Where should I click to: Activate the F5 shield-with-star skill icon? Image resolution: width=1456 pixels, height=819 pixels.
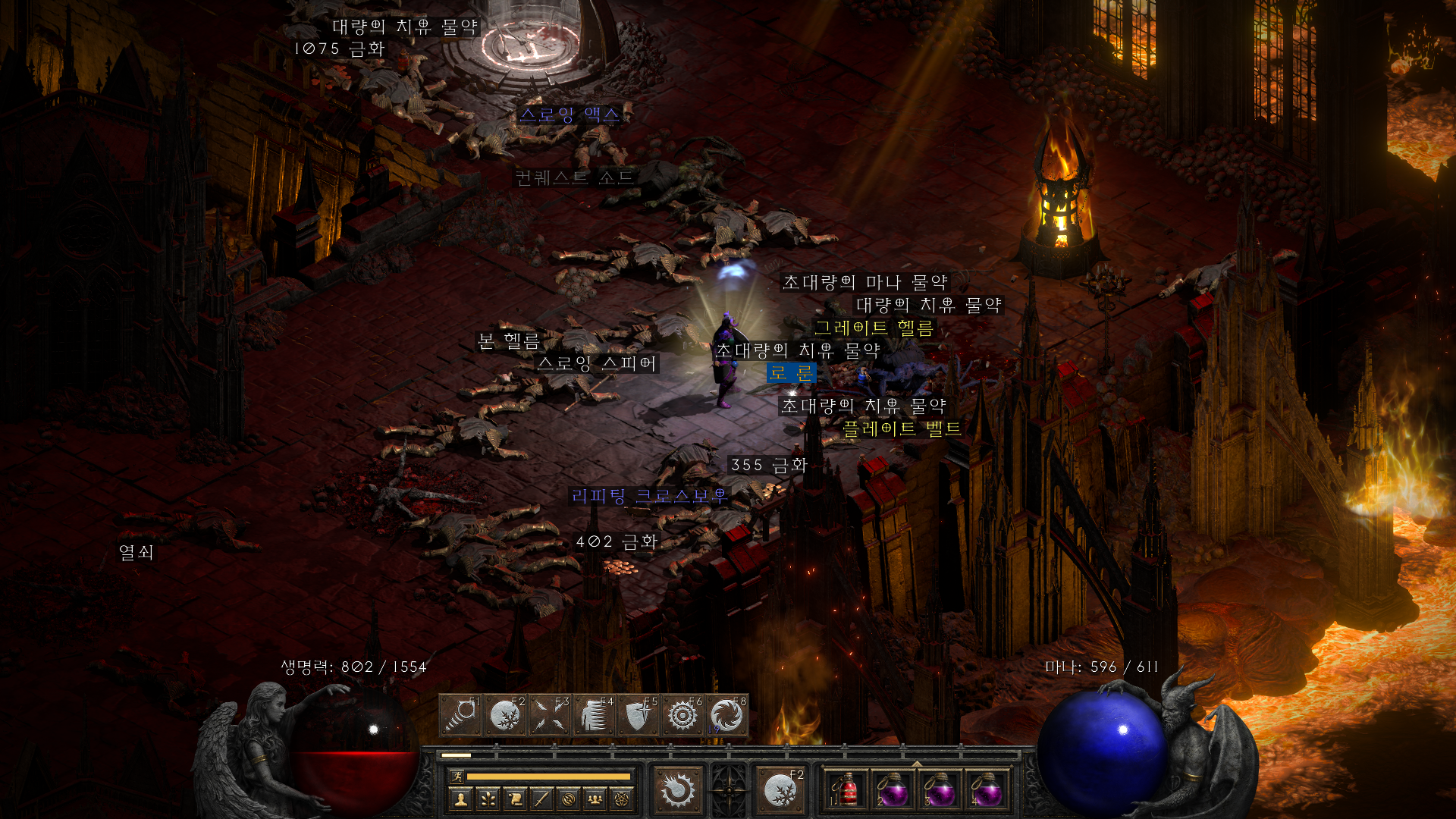(x=639, y=714)
